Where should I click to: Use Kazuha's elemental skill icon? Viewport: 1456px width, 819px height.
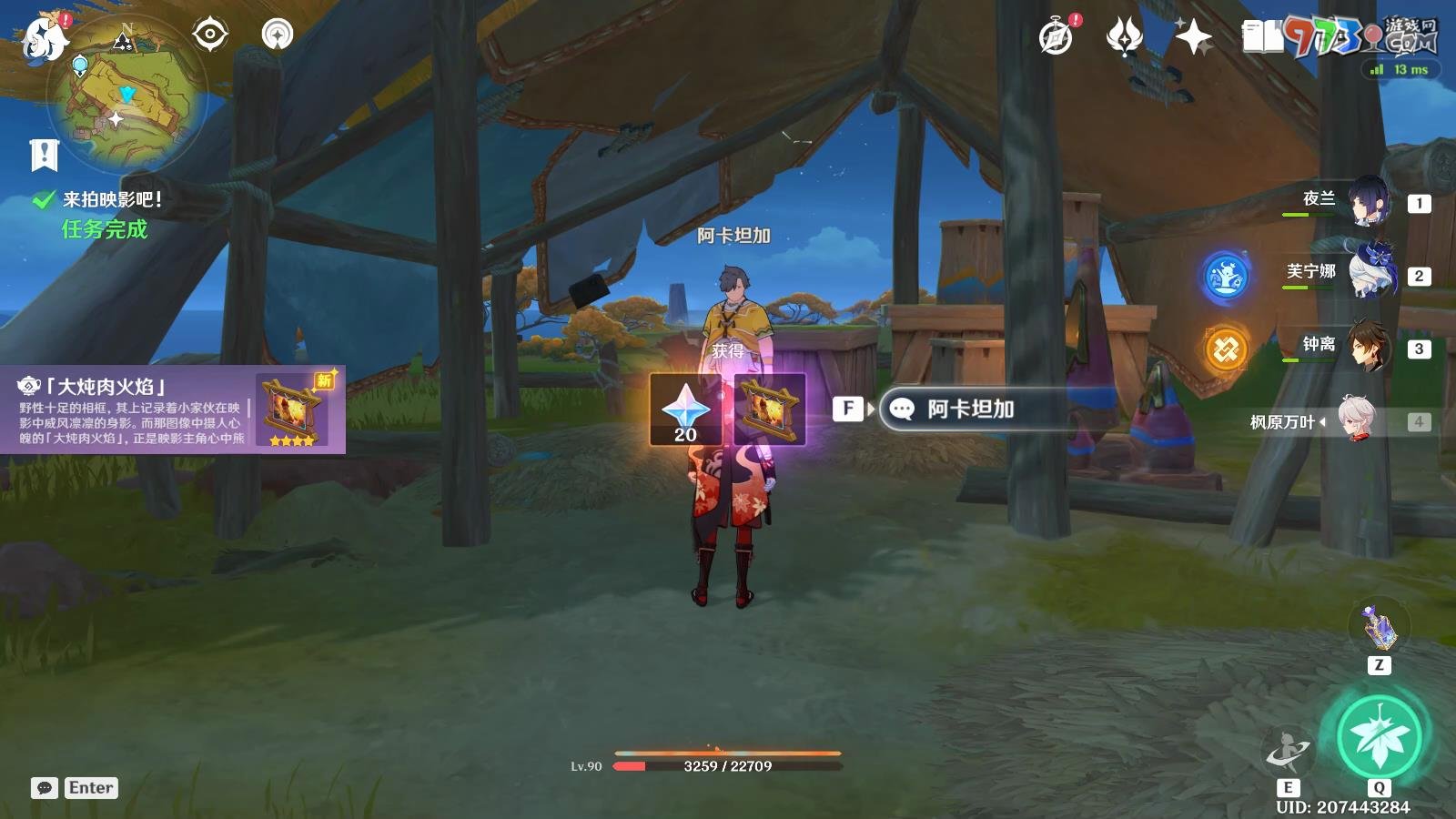[x=1288, y=751]
